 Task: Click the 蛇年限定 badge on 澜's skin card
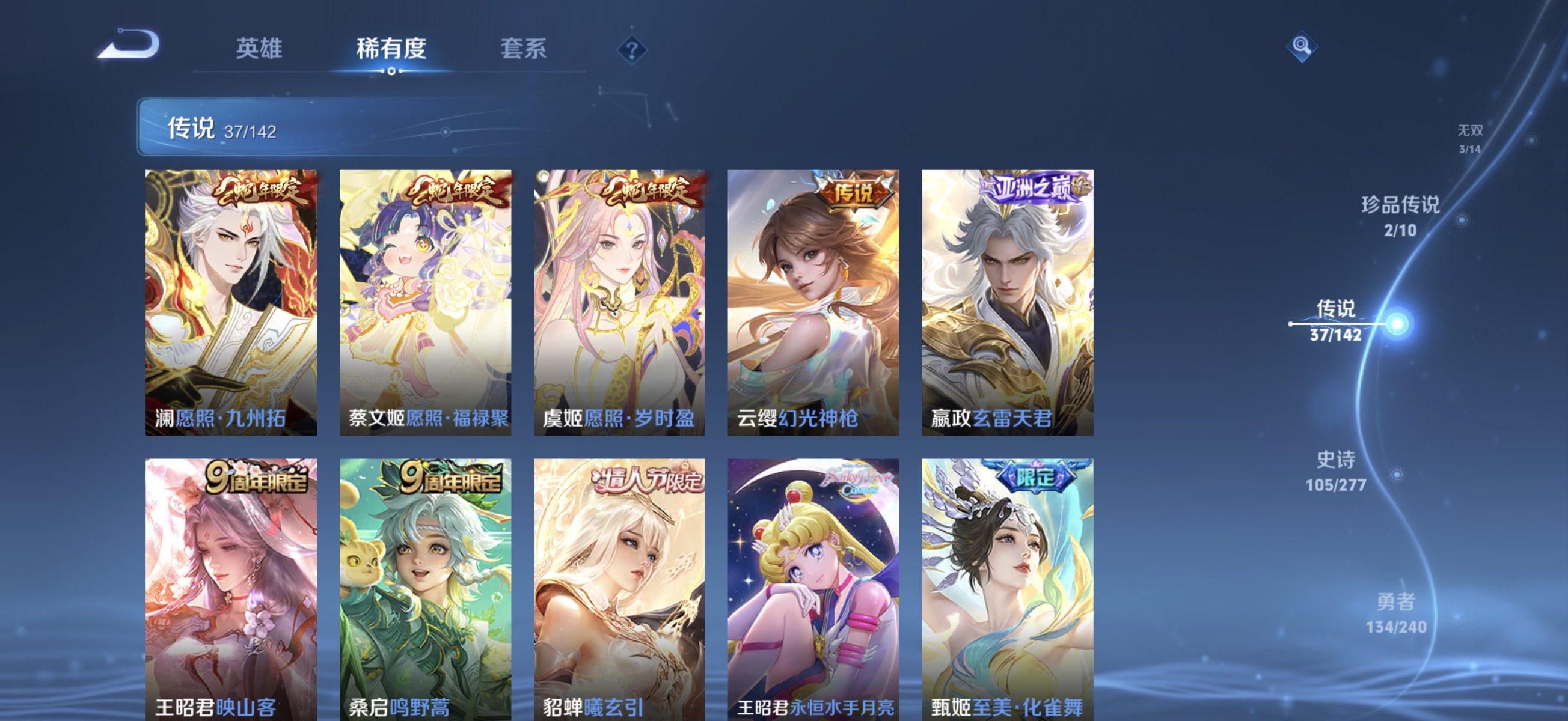click(x=264, y=192)
